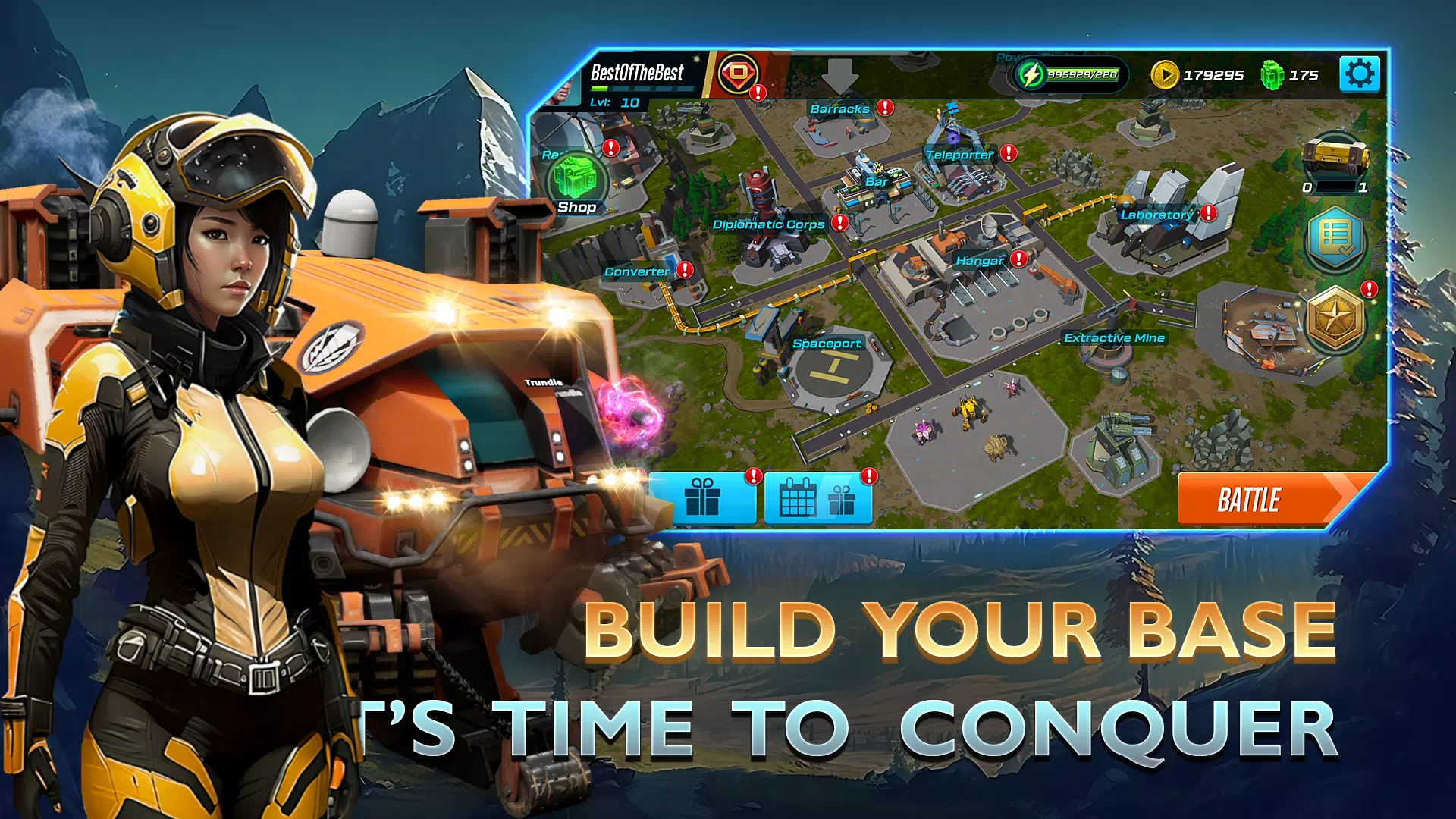Open the Settings gear icon
Image resolution: width=1456 pixels, height=819 pixels.
click(1361, 74)
